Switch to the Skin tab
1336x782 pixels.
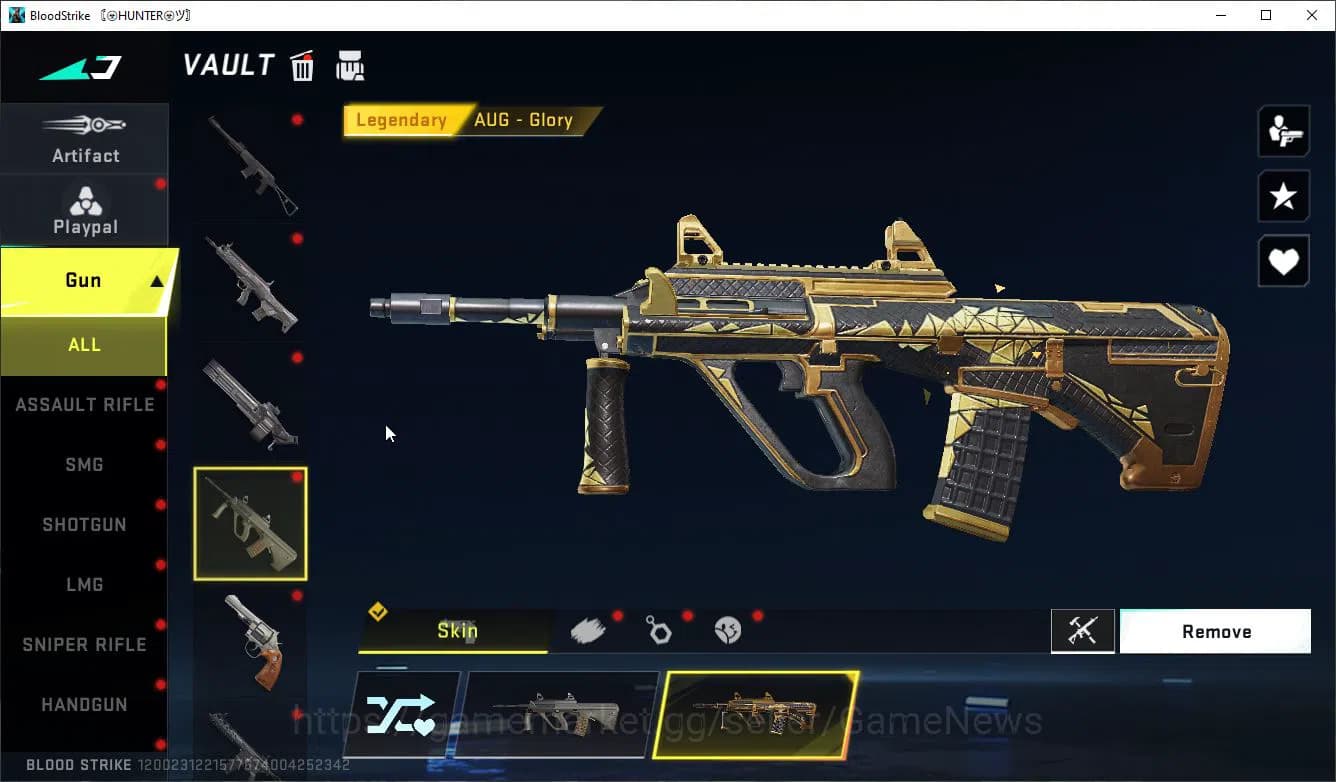tap(456, 631)
